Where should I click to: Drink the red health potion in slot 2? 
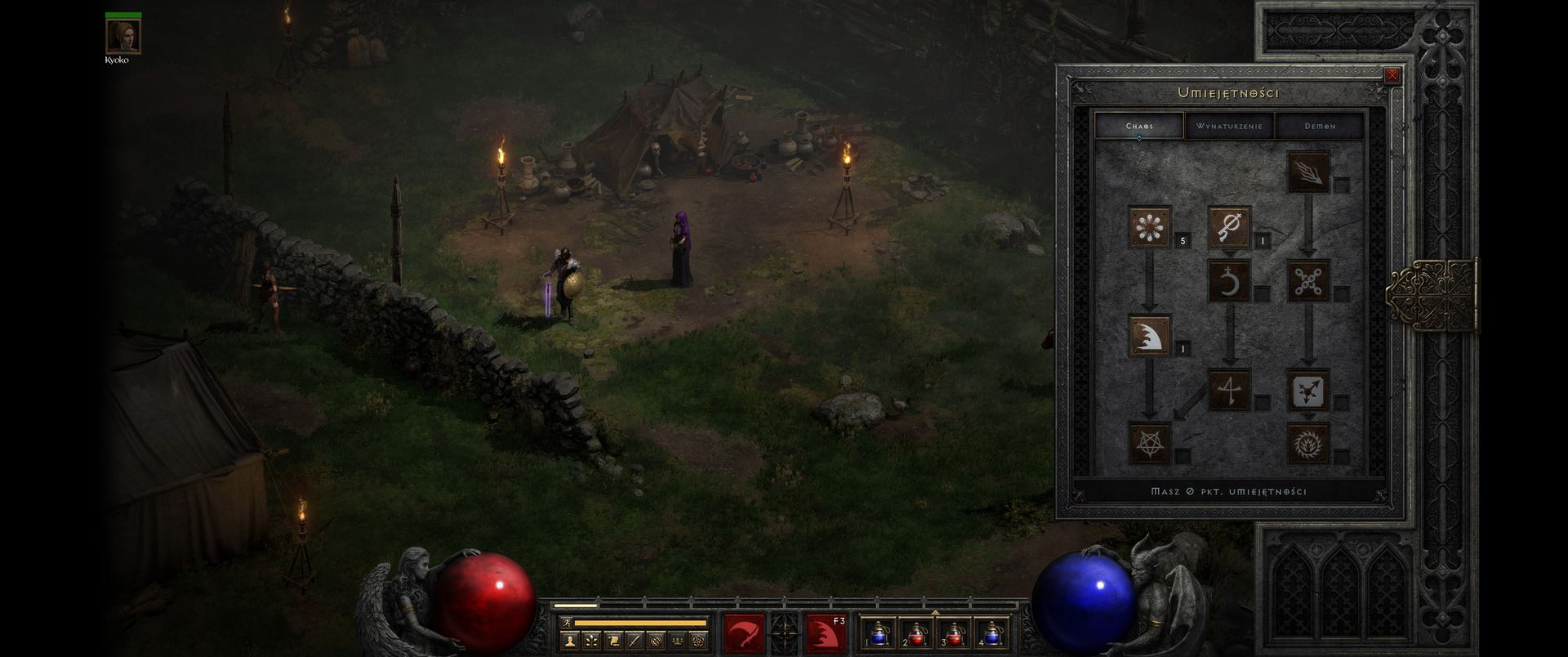917,633
